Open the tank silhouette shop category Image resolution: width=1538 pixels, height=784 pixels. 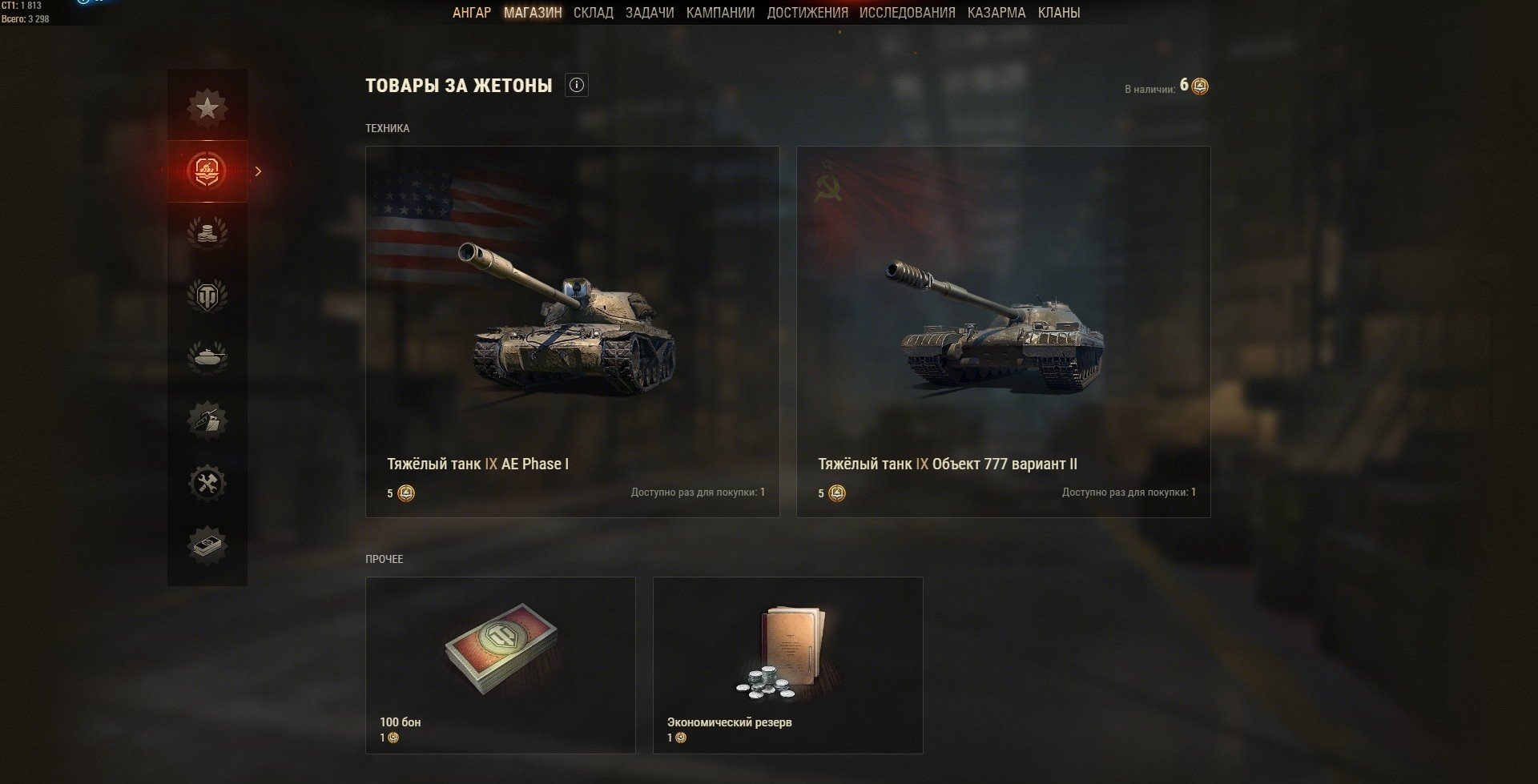pos(207,357)
